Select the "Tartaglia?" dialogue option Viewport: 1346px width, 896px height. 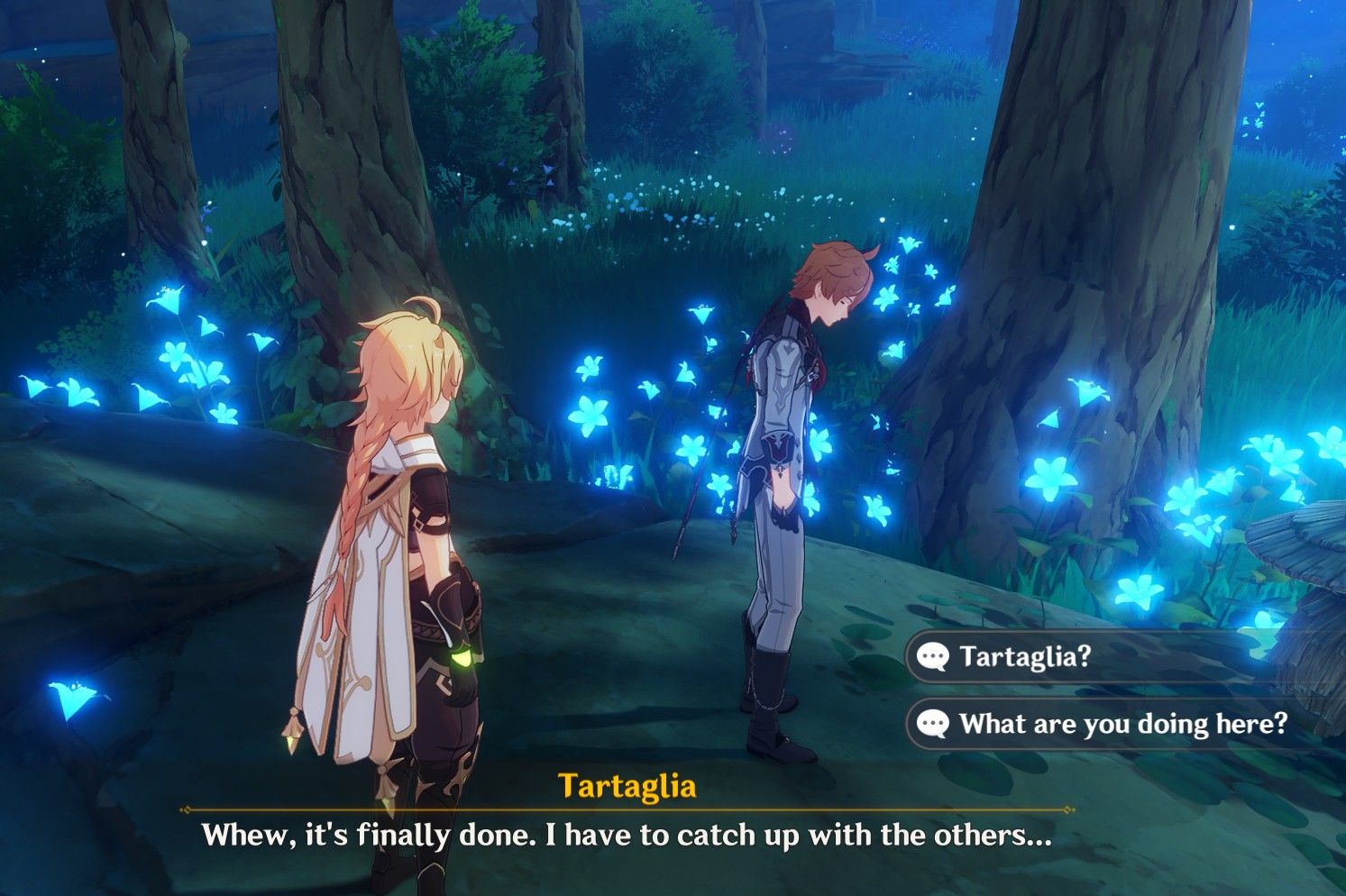tap(1028, 656)
